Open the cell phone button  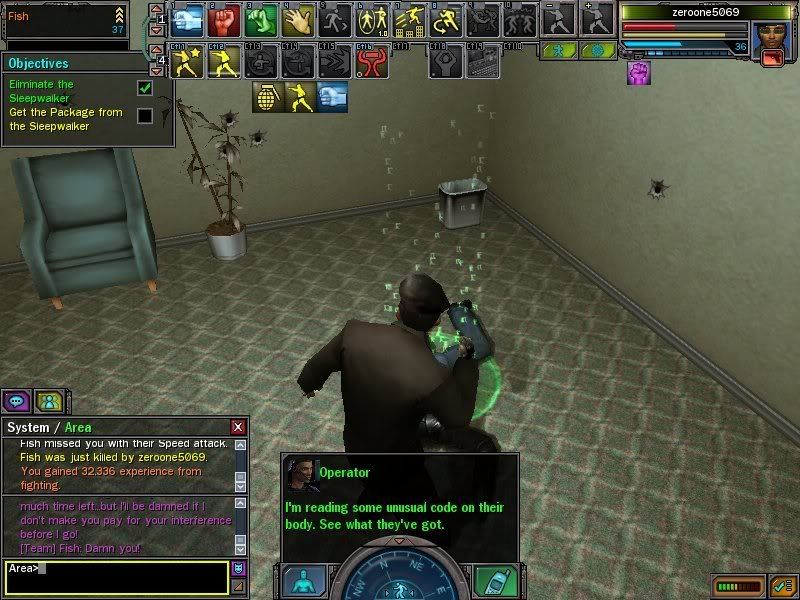coord(493,581)
